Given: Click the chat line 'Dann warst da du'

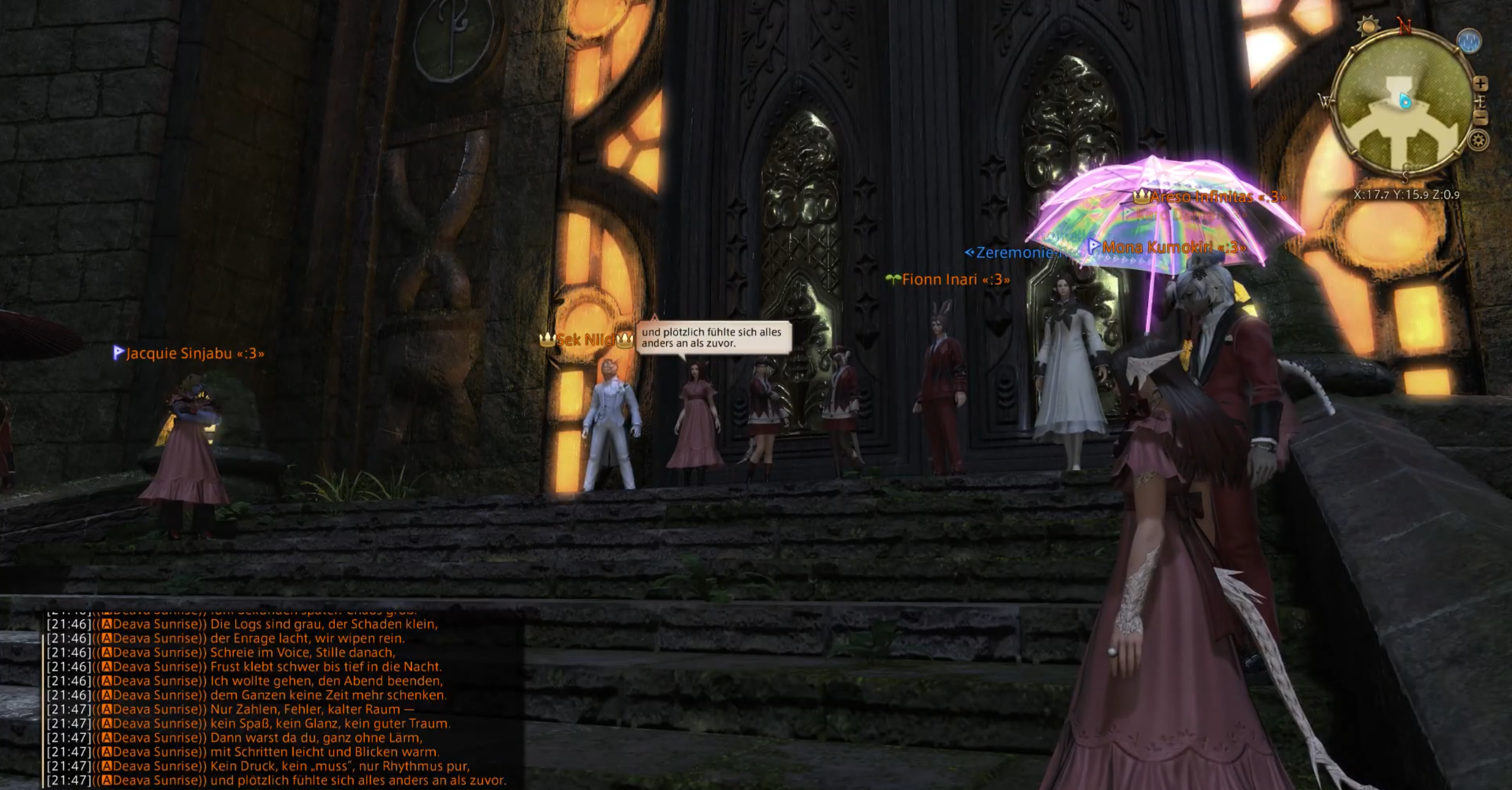Looking at the screenshot, I should tap(316, 738).
